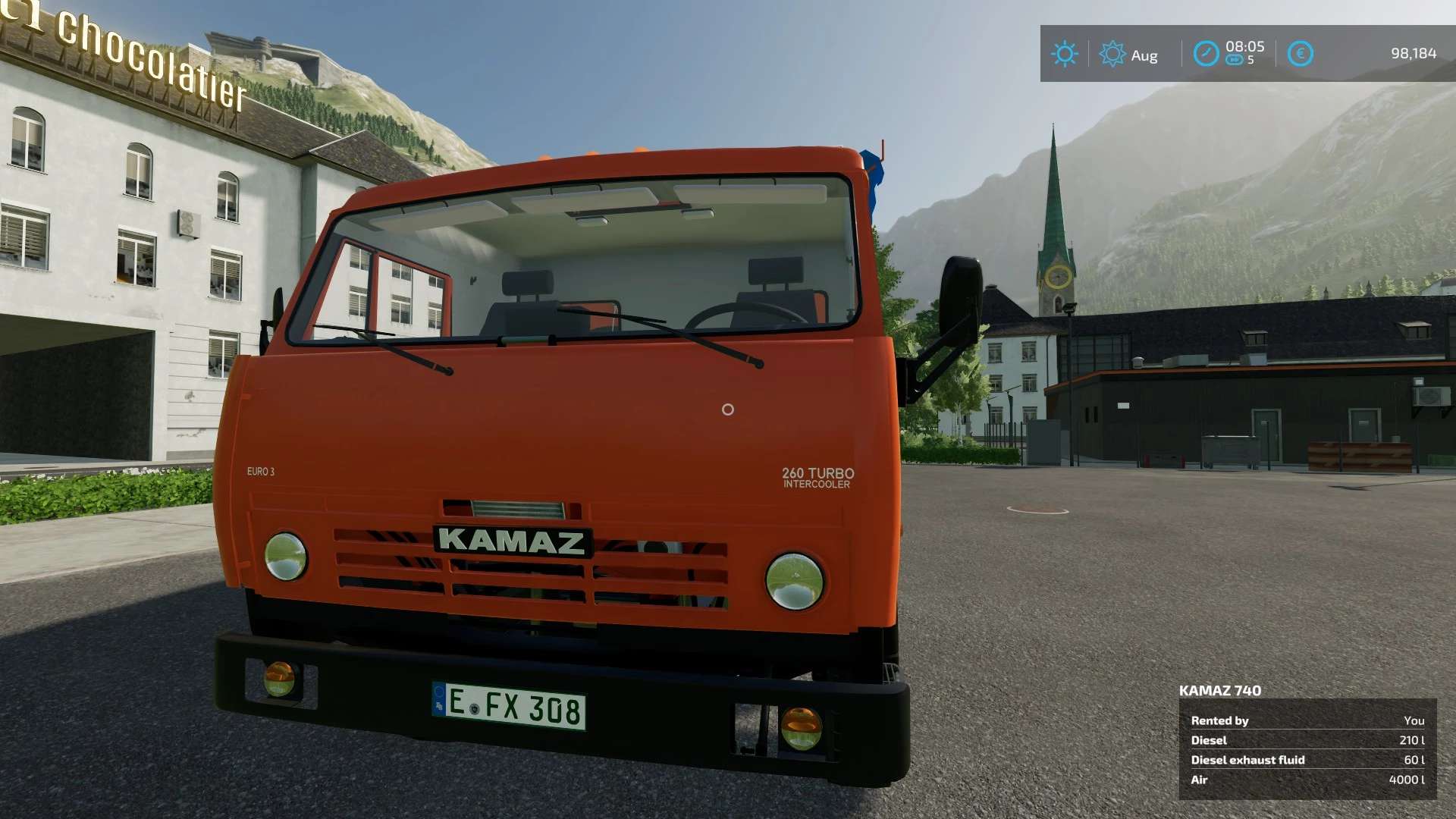Select the August season gear icon

(x=1112, y=54)
